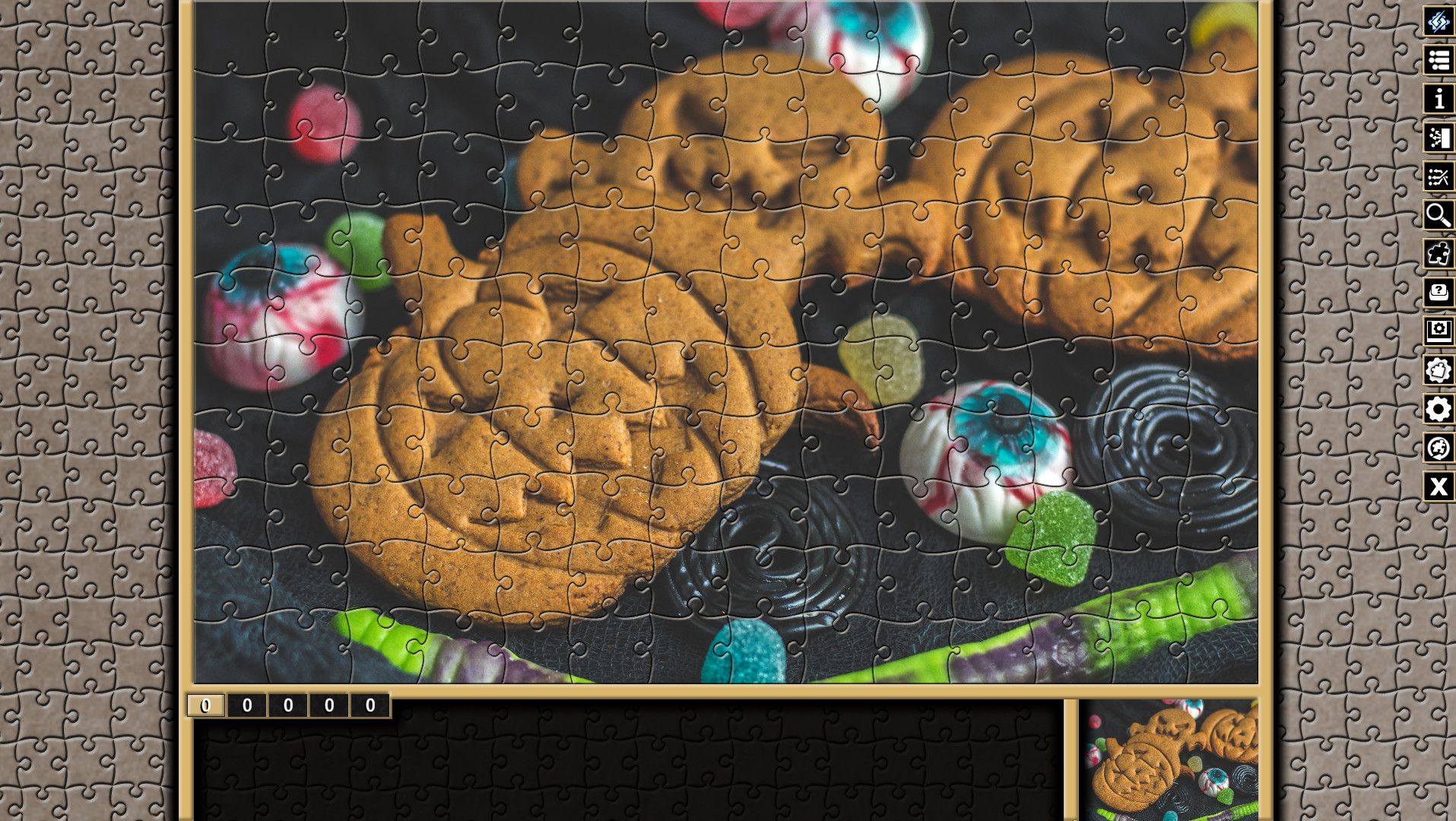Open the puzzle list panel from the sidebar
1456x821 pixels.
[1438, 61]
